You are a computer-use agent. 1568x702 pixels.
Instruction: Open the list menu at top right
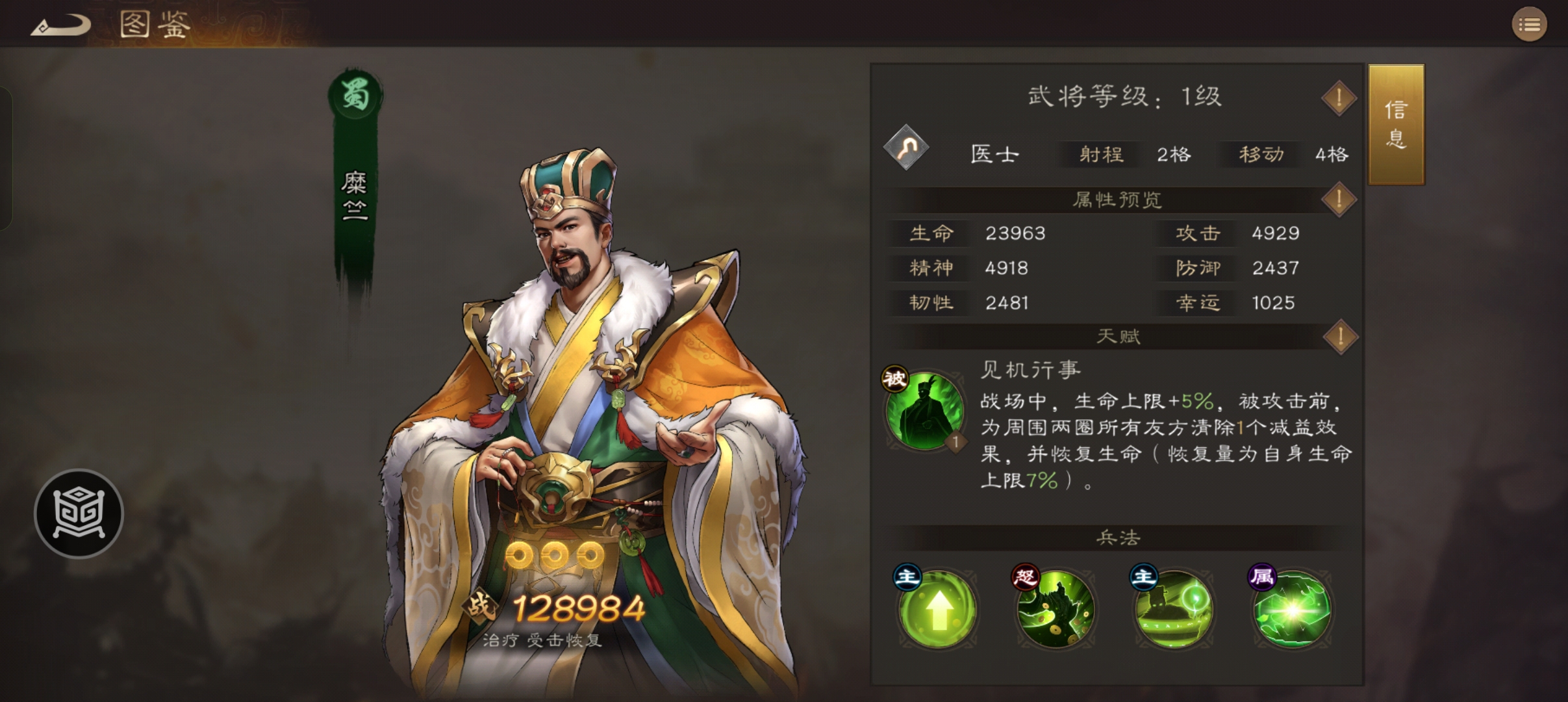tap(1530, 25)
